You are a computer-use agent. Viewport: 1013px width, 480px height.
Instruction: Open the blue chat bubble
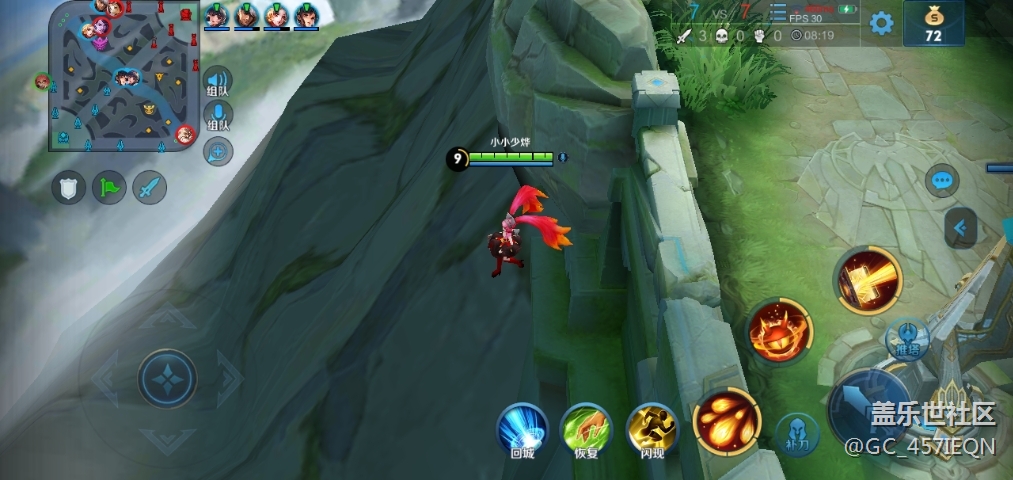click(x=942, y=181)
